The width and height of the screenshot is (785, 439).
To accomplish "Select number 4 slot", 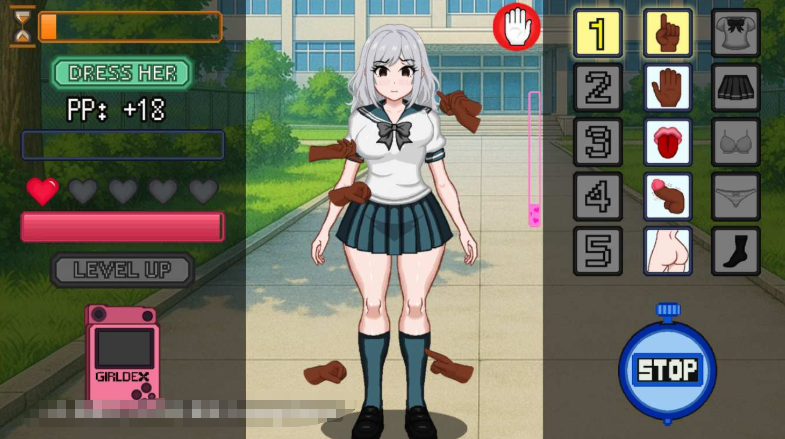I will click(598, 197).
